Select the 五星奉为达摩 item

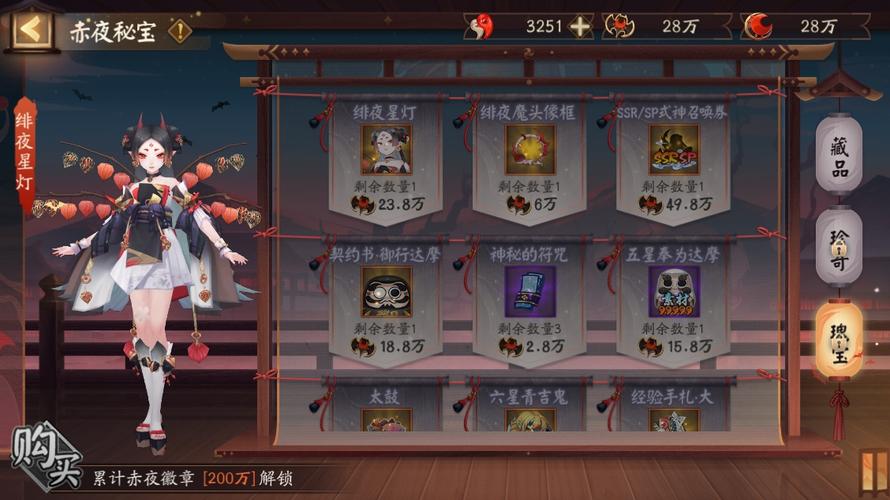[x=674, y=292]
